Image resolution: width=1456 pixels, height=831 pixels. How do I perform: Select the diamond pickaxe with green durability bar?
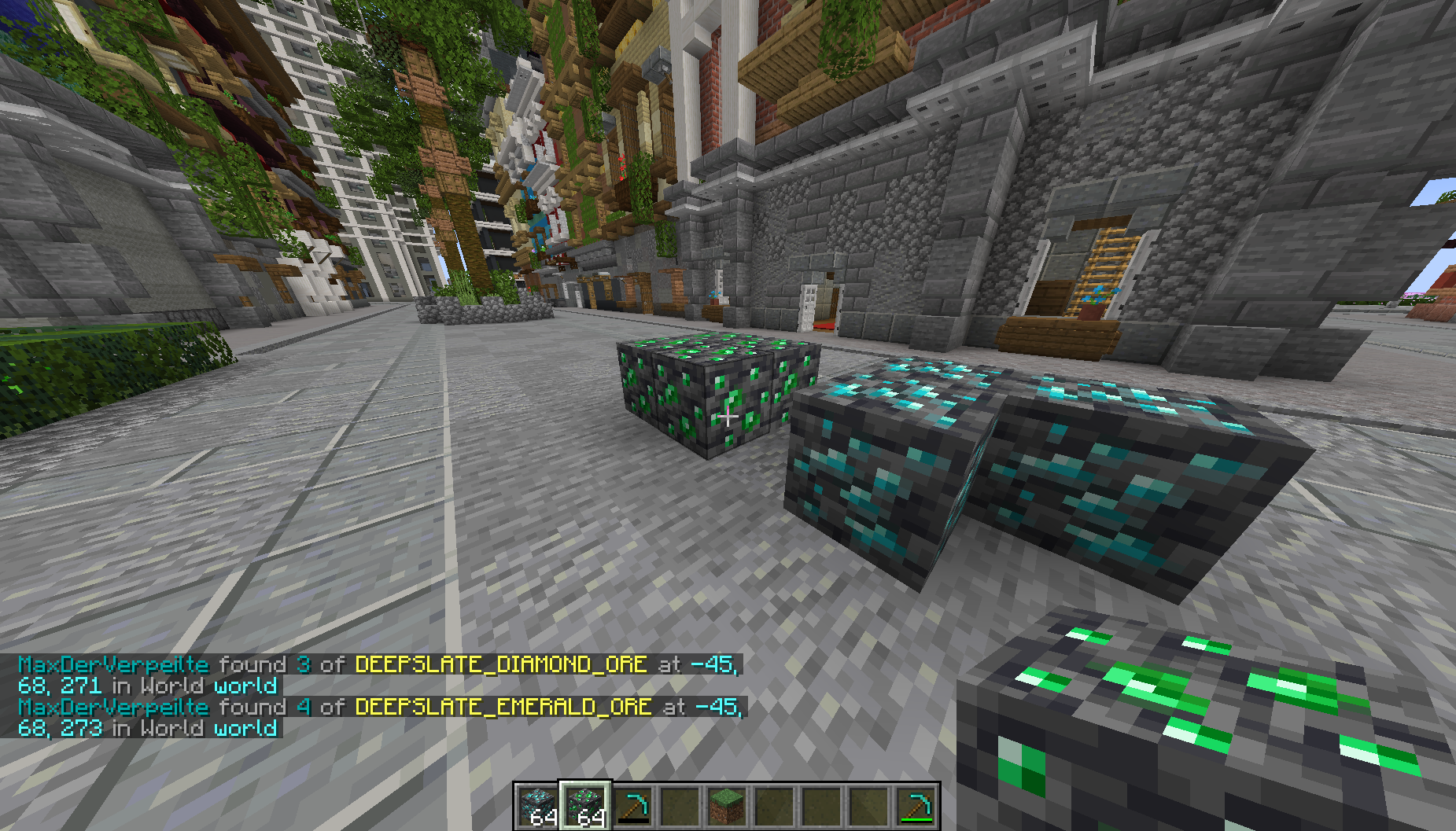916,806
